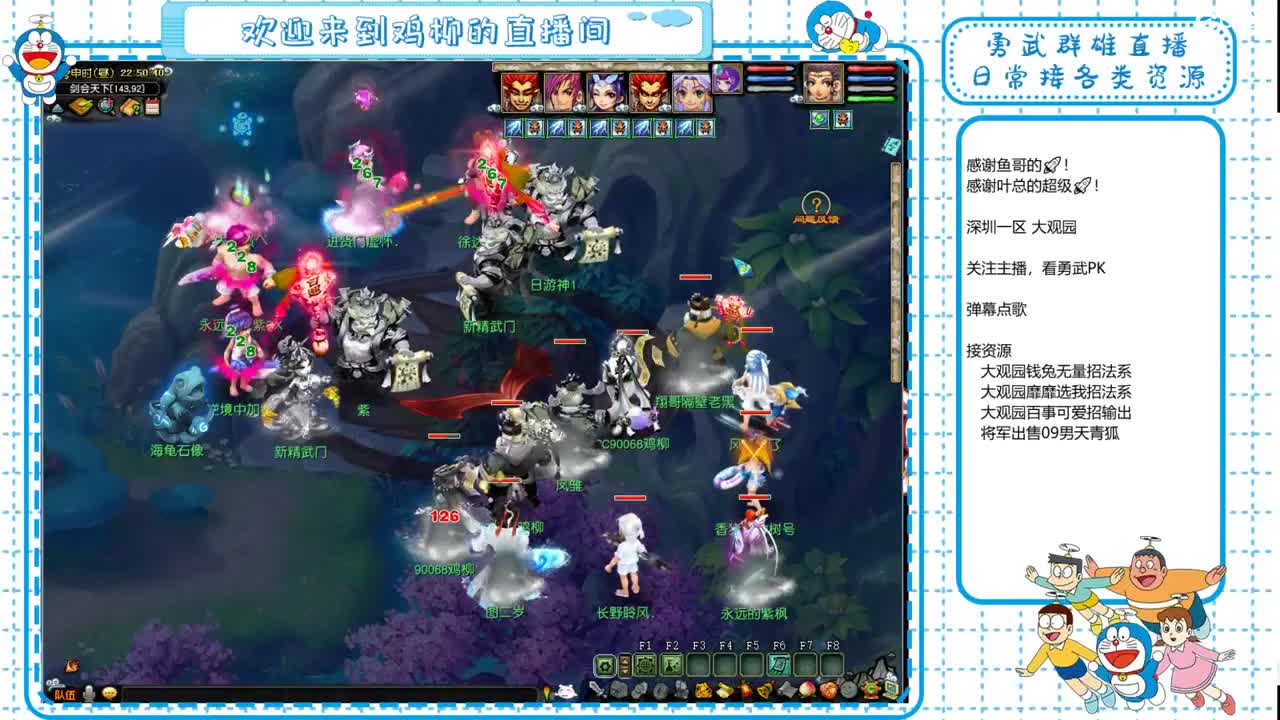Viewport: 1280px width, 720px height.
Task: Activate the scroll skill in the F6 slot
Action: 777,664
